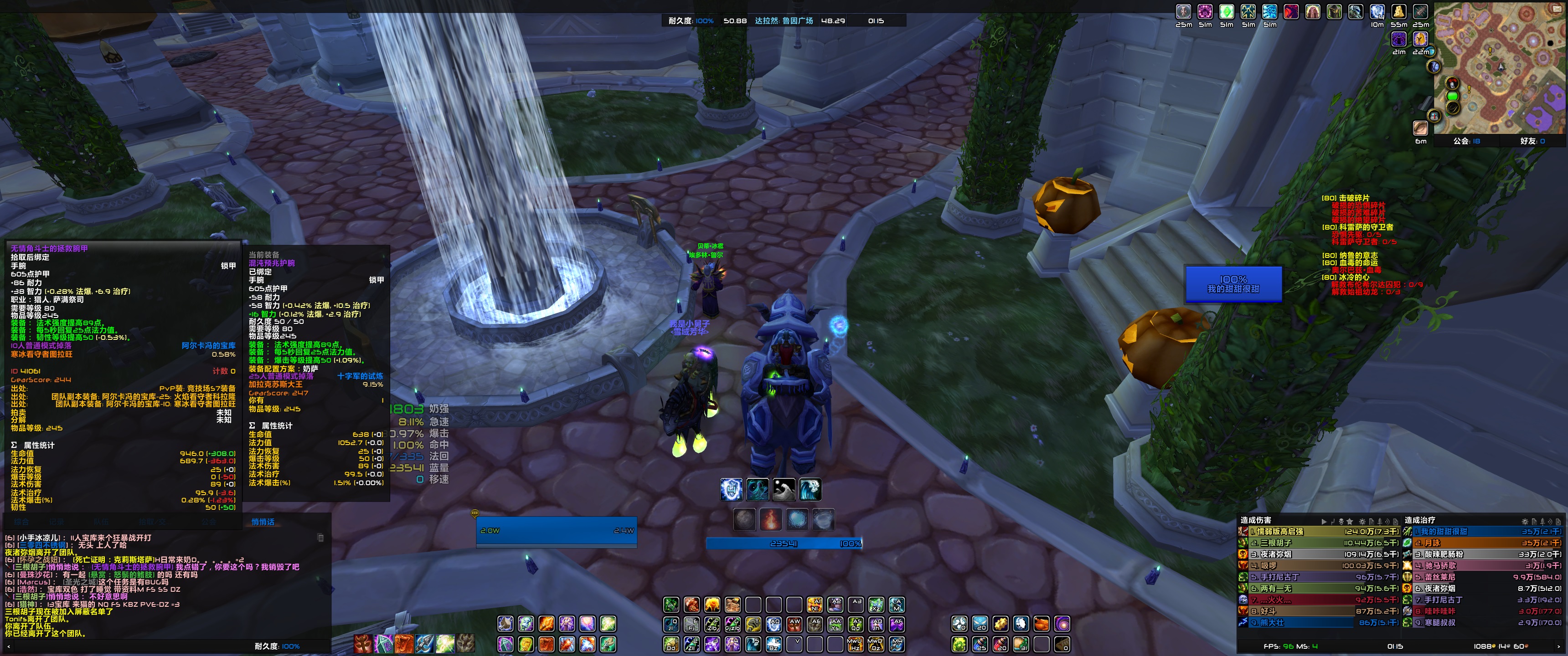
Task: Switch to the 悄悄话 whisper chat tab
Action: click(x=263, y=522)
